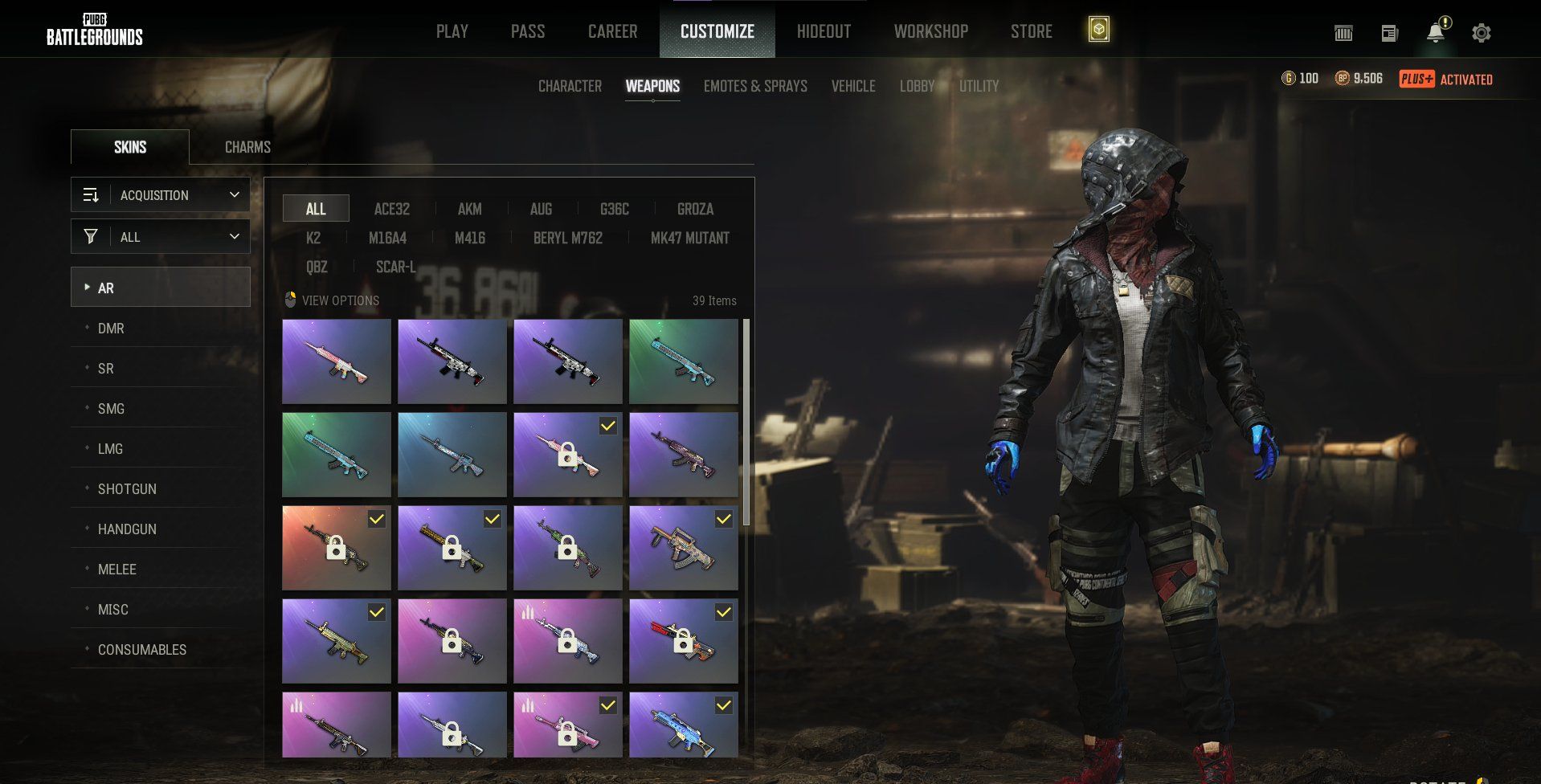Filter skins by Beryl M762

pyautogui.click(x=567, y=238)
